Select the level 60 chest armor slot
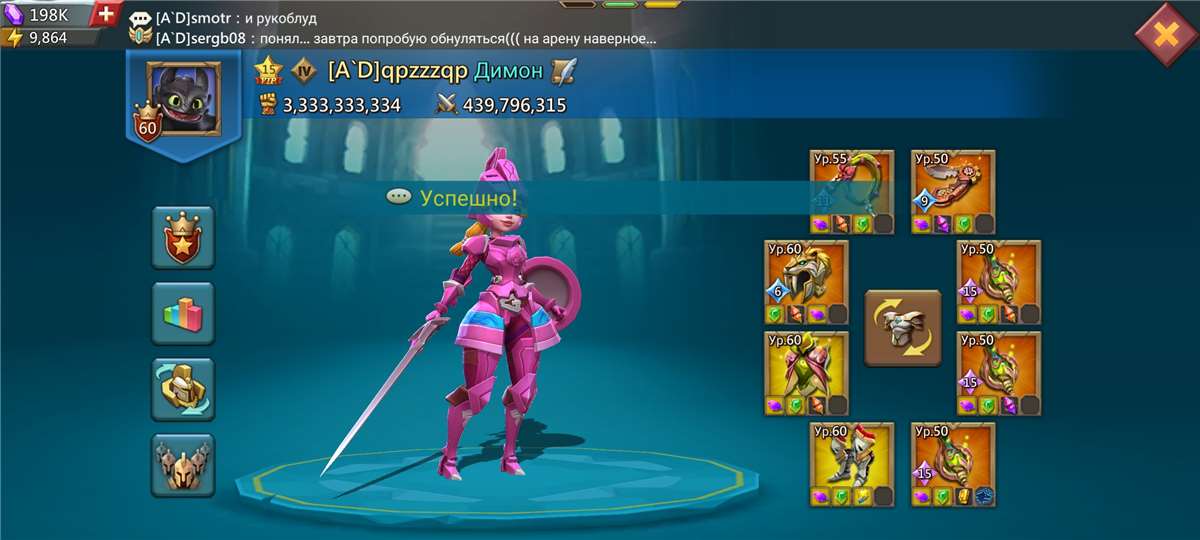 (806, 373)
